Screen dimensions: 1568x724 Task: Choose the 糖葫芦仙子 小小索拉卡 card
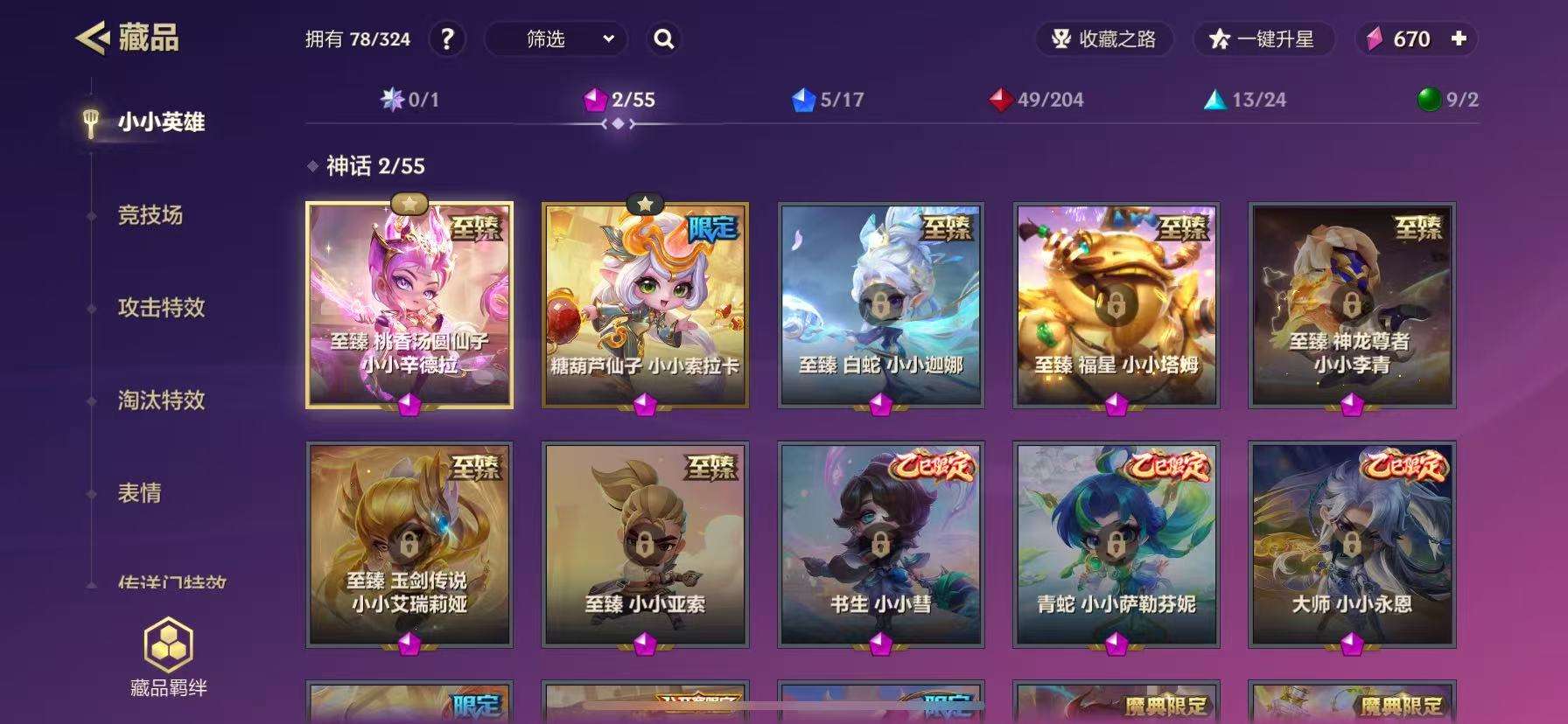coord(645,305)
